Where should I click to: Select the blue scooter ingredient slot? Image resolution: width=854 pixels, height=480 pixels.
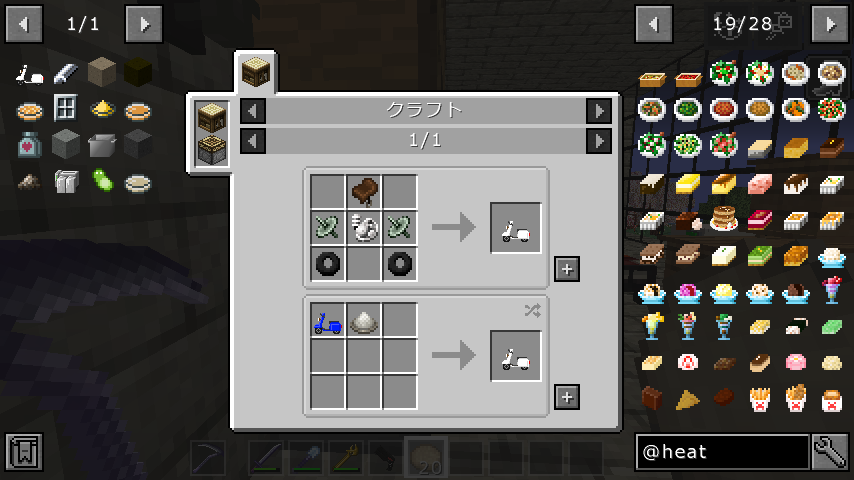[328, 321]
